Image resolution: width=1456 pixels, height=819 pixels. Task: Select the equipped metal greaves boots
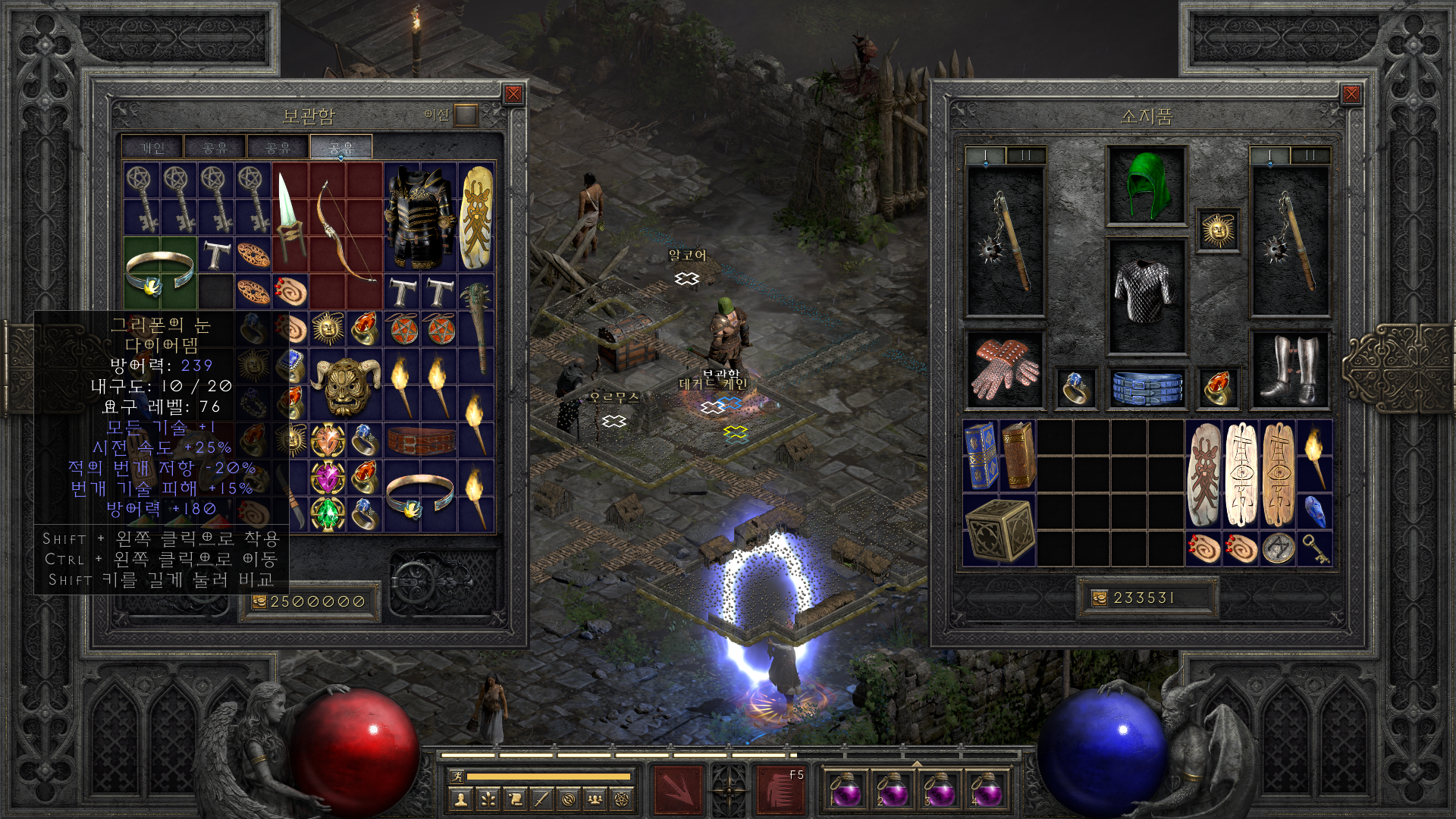pos(1289,369)
